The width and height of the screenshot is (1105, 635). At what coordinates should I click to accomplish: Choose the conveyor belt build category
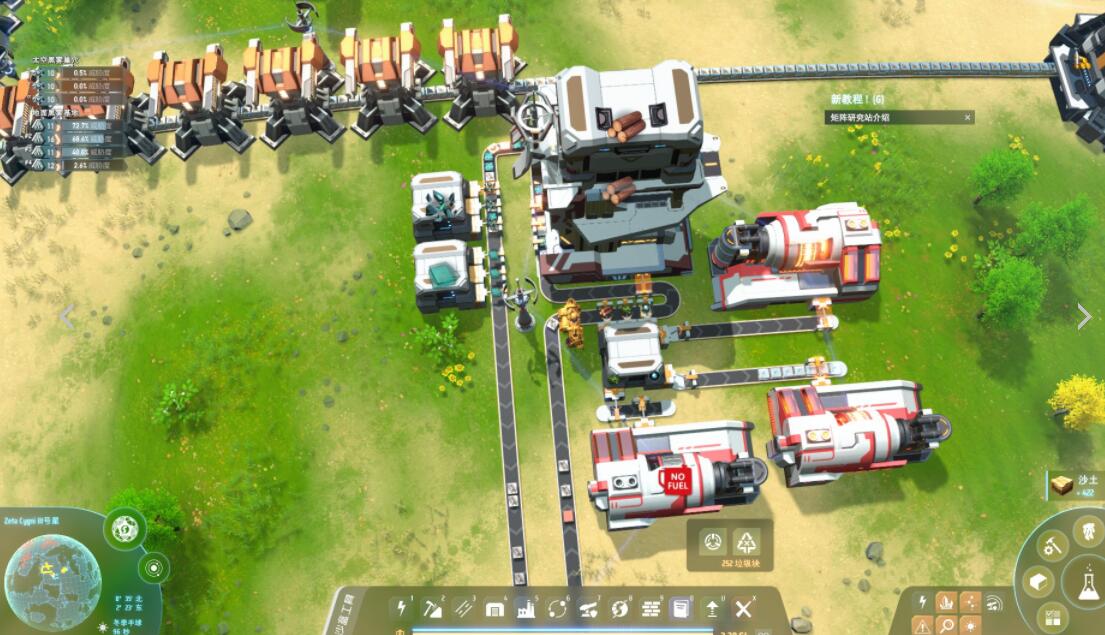pos(464,608)
